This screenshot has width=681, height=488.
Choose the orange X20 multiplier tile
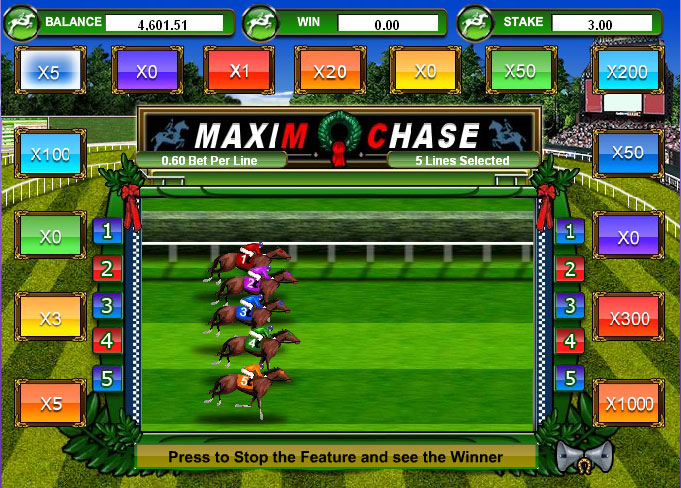(329, 71)
